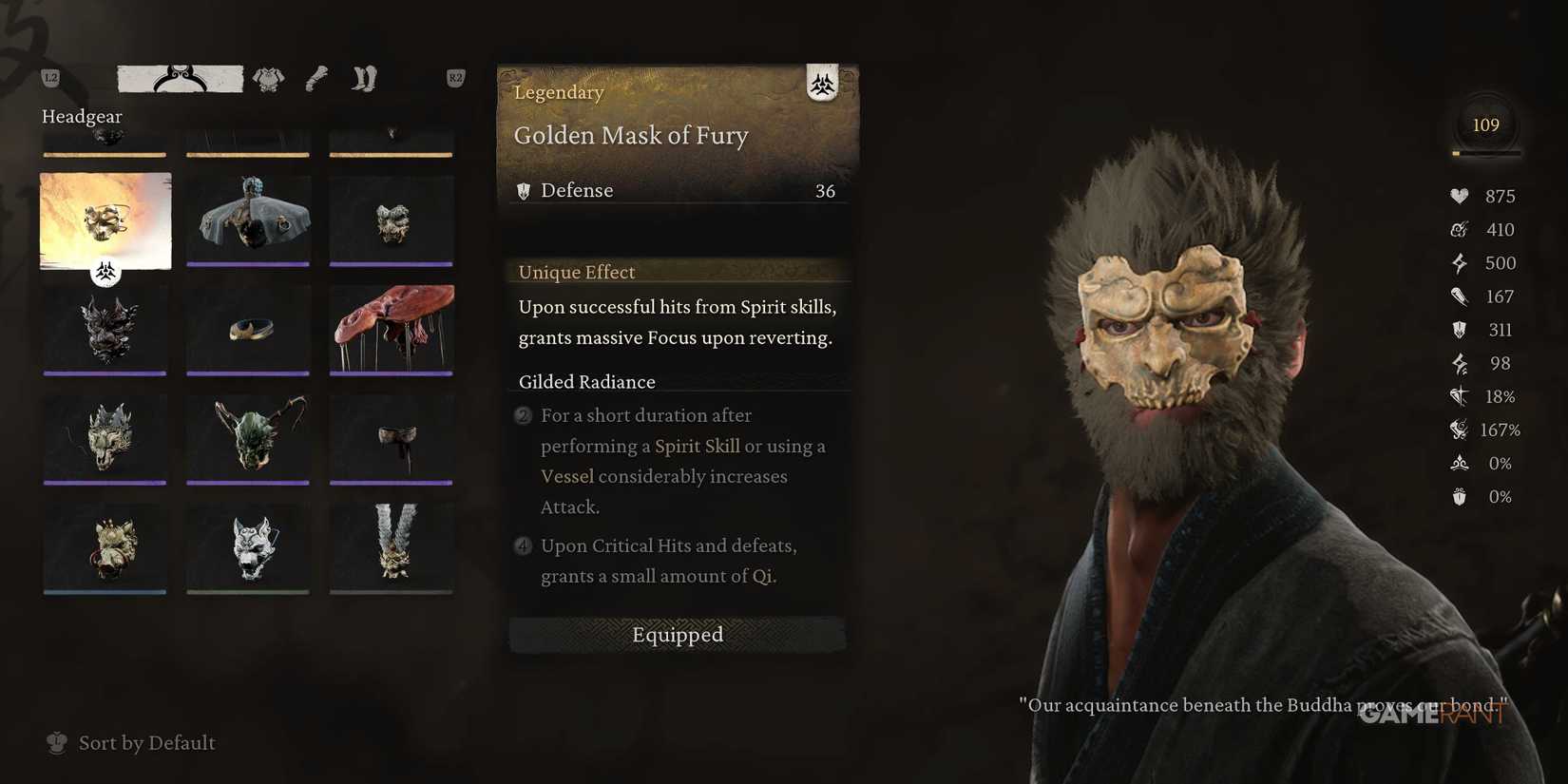1568x784 pixels.
Task: Open the arm guards equipment category icon
Action: click(x=316, y=78)
